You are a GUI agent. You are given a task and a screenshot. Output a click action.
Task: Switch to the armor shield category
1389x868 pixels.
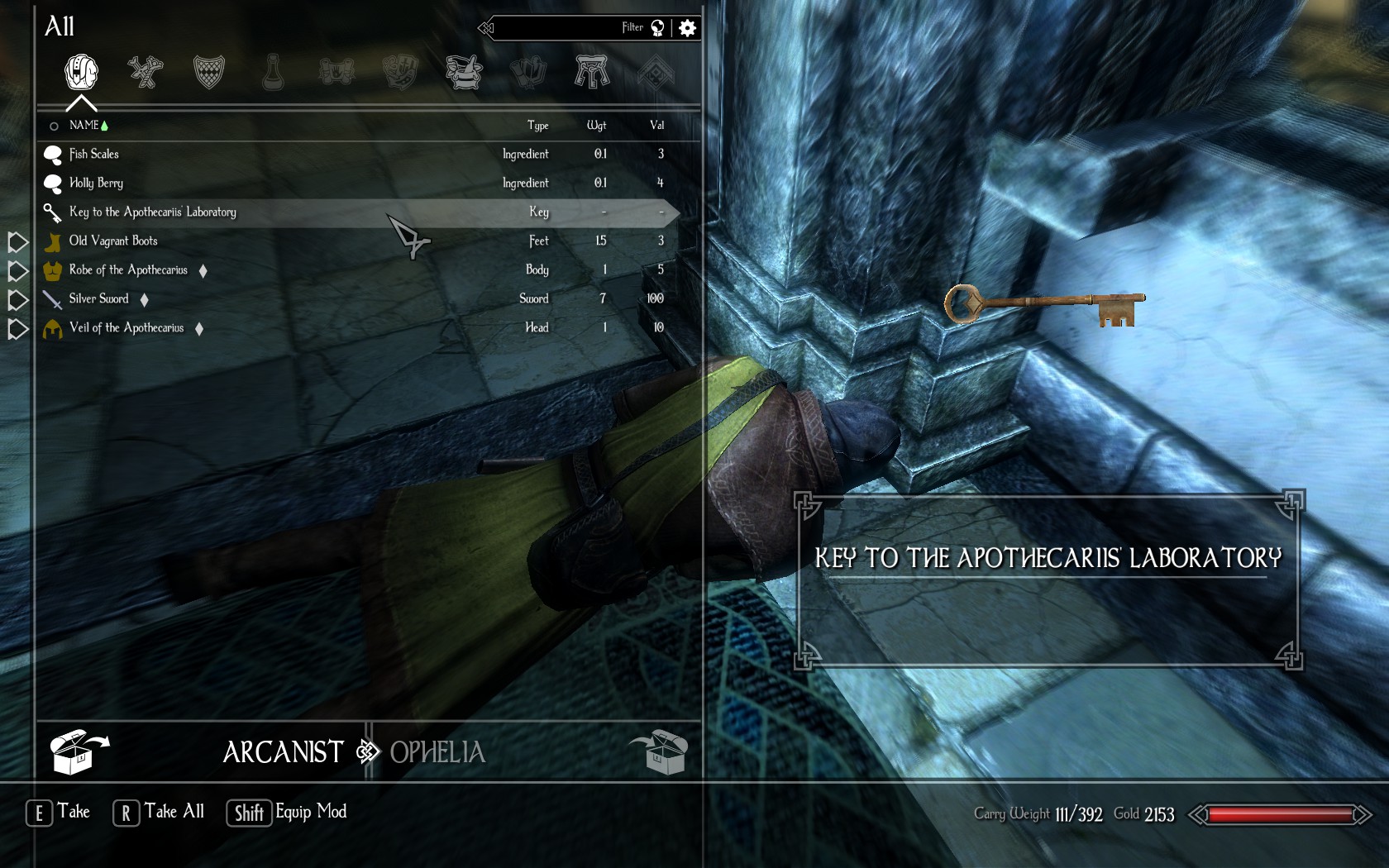(x=209, y=73)
